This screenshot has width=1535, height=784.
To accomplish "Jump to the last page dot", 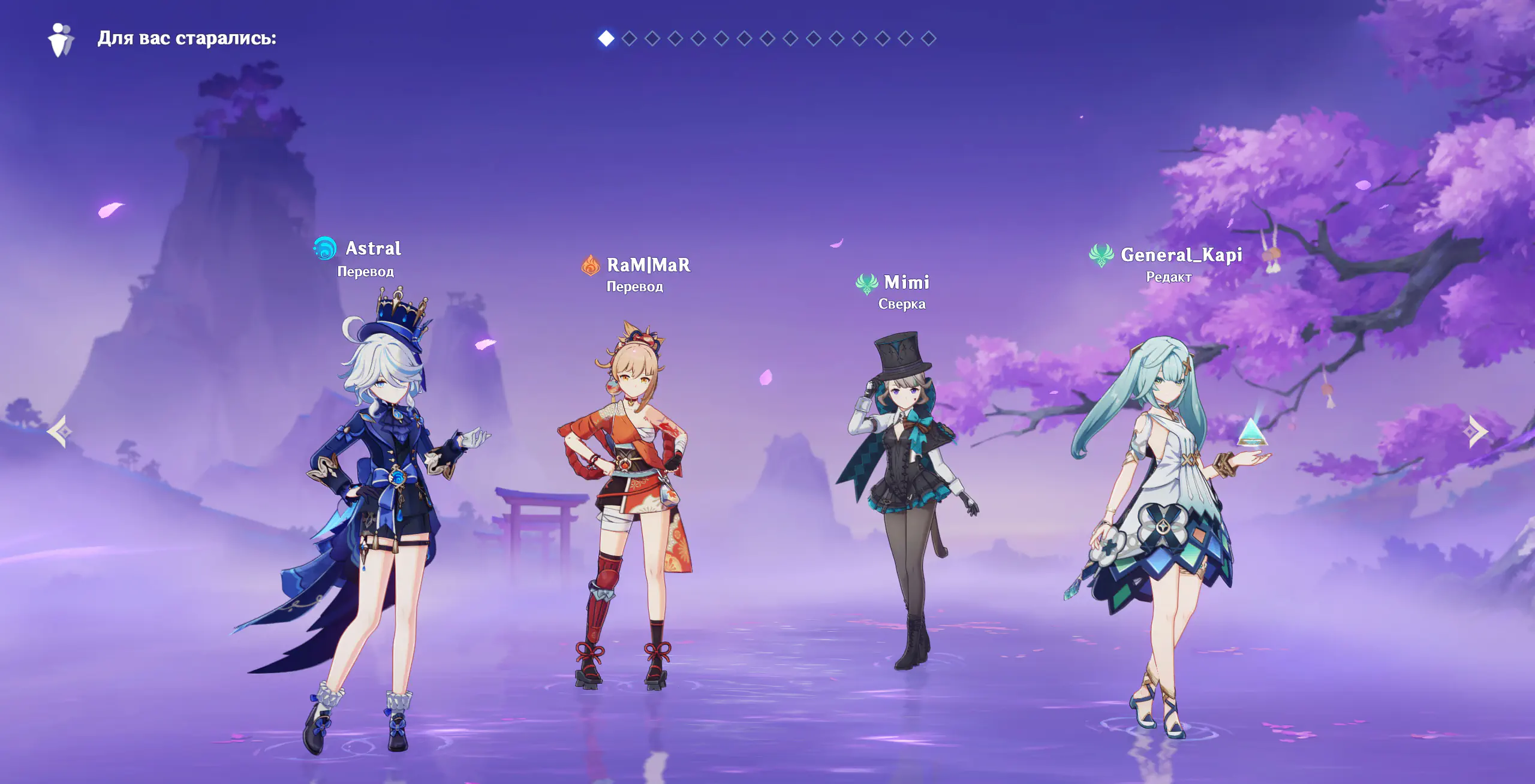I will (x=928, y=38).
